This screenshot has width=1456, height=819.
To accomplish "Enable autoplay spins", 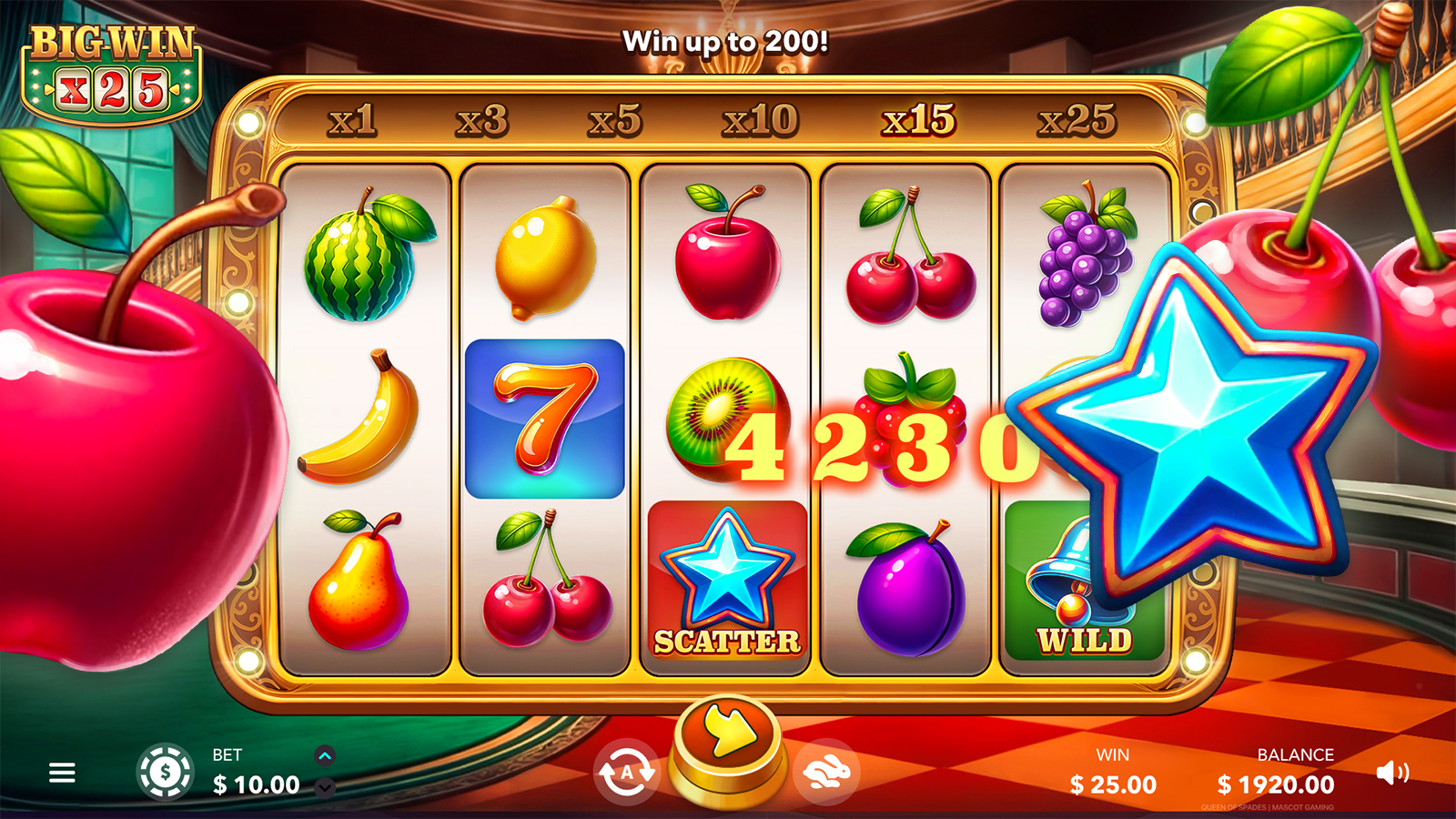I will click(x=626, y=773).
